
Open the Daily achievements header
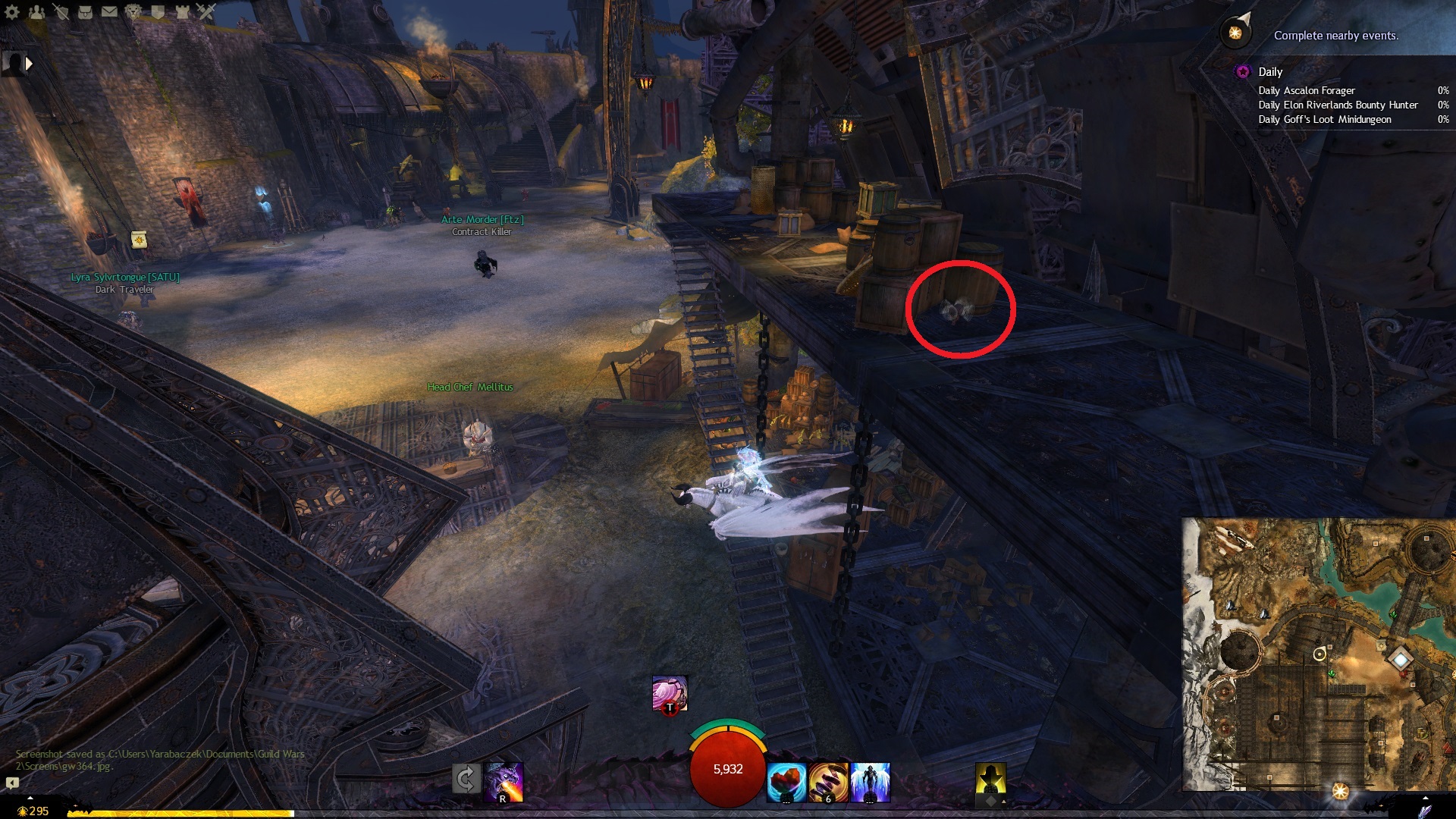[x=1270, y=72]
